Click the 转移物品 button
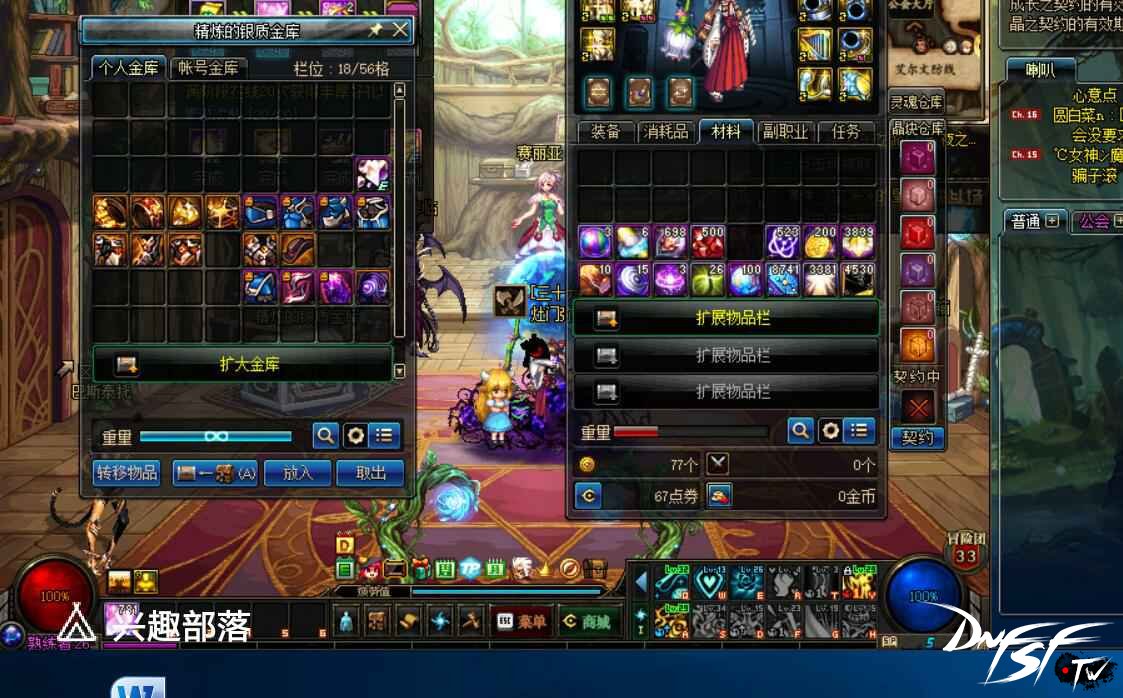 click(127, 473)
